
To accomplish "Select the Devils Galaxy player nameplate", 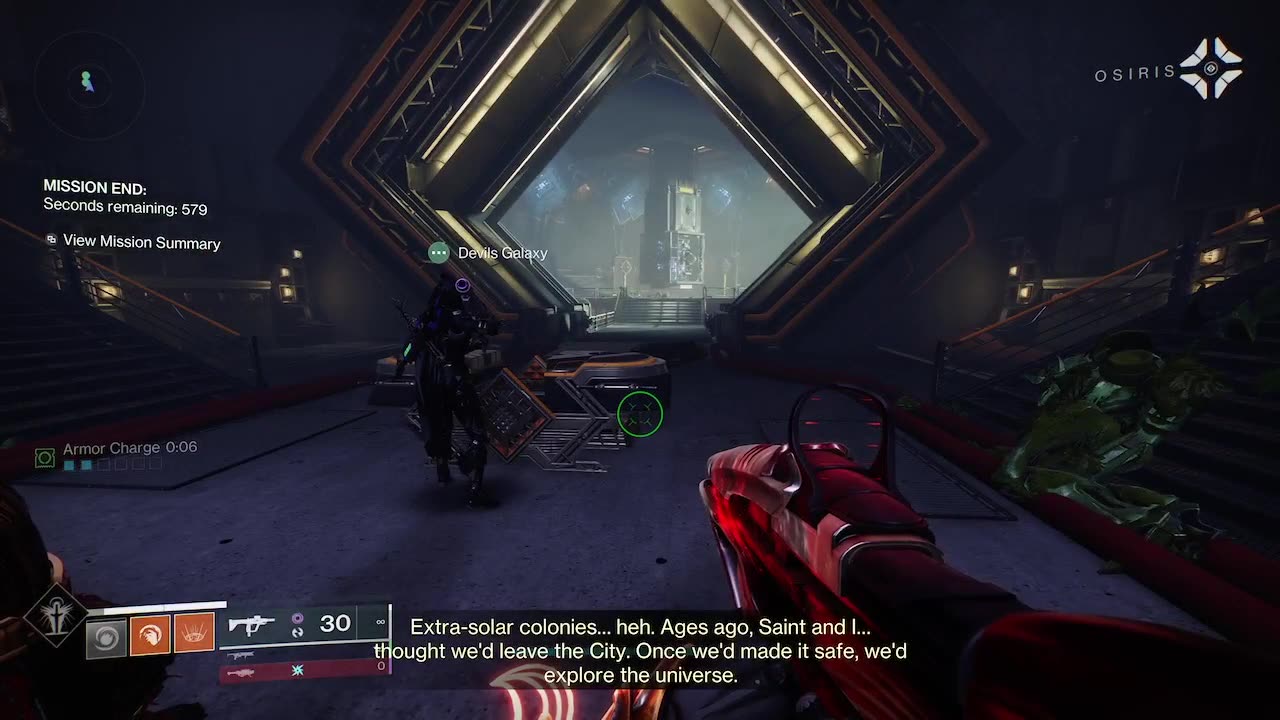I will (x=488, y=253).
